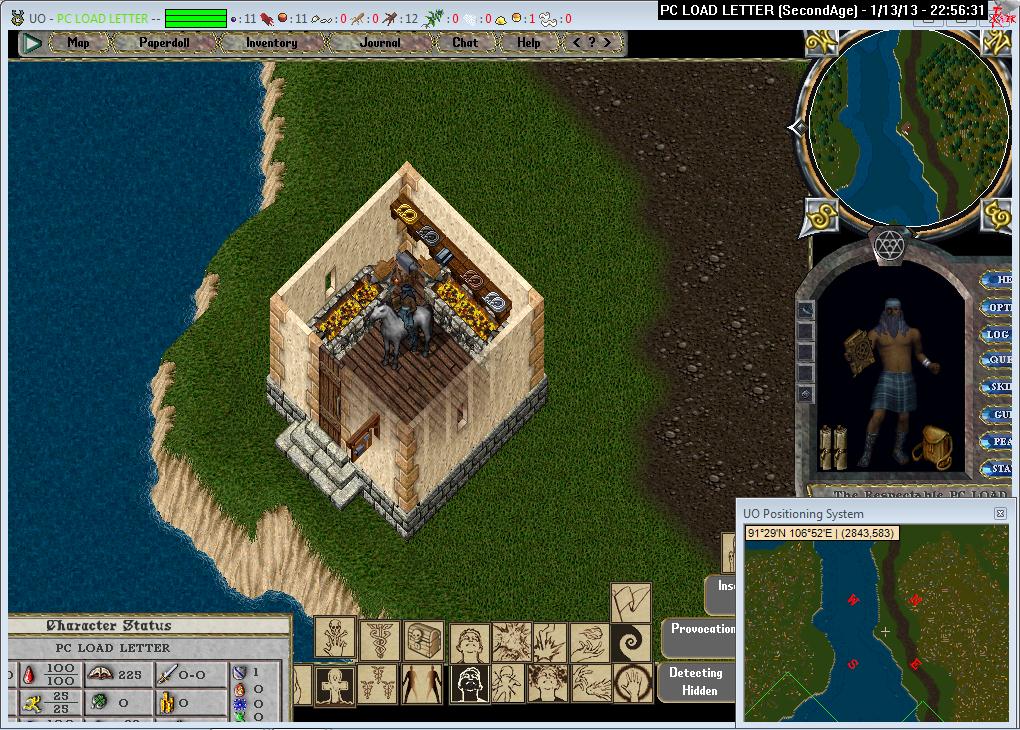Close the UO Positioning System window
Viewport: 1020px width, 730px height.
coord(1000,513)
